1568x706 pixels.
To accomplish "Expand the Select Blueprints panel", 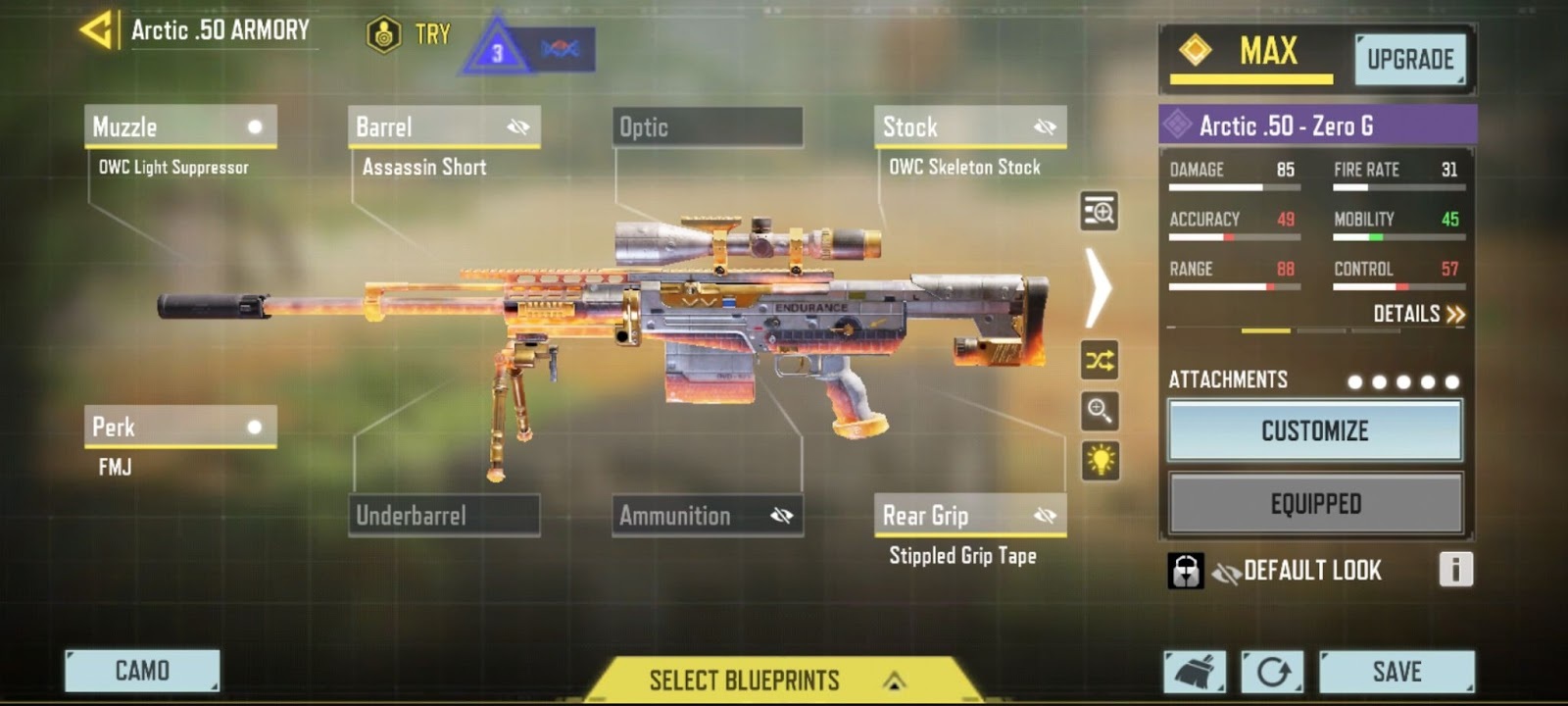I will (x=770, y=680).
